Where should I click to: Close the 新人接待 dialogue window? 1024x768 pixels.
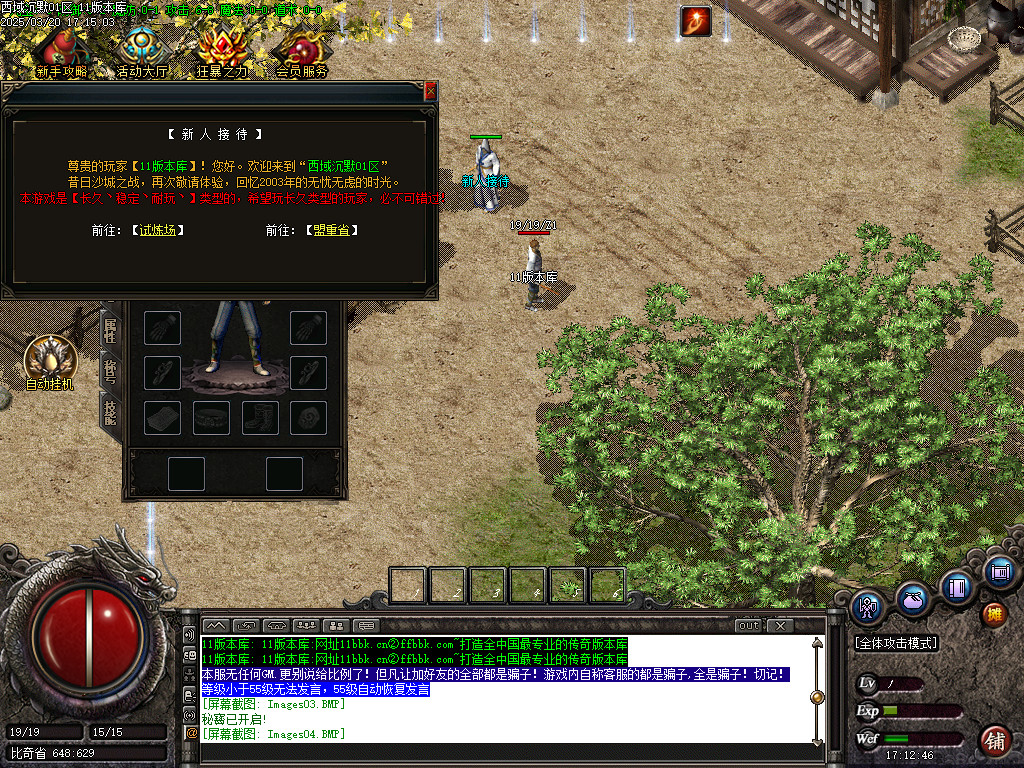[x=431, y=91]
